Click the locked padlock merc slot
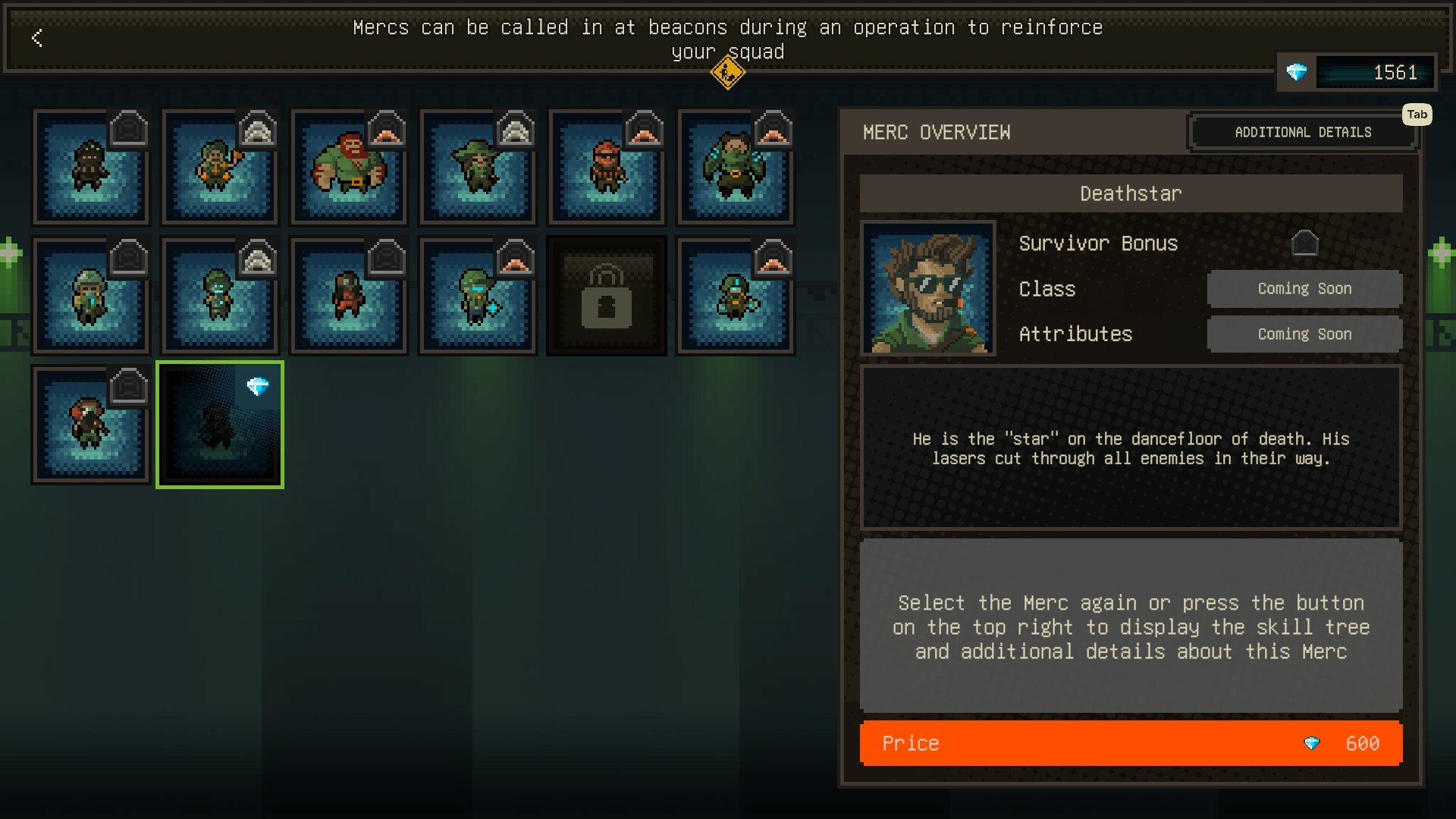The image size is (1456, 819). point(607,297)
